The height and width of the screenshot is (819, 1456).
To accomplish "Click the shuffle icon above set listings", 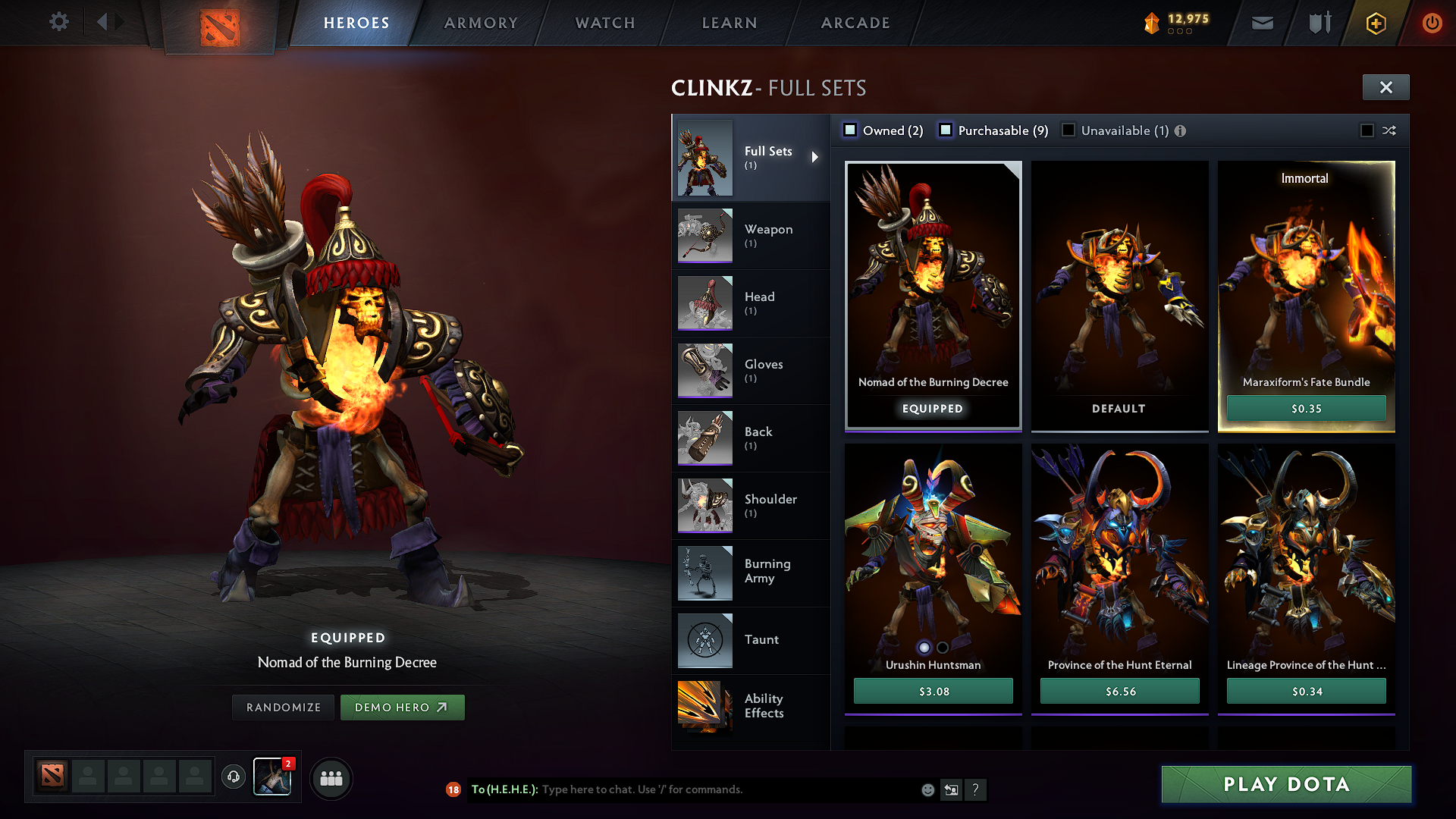I will 1389,130.
